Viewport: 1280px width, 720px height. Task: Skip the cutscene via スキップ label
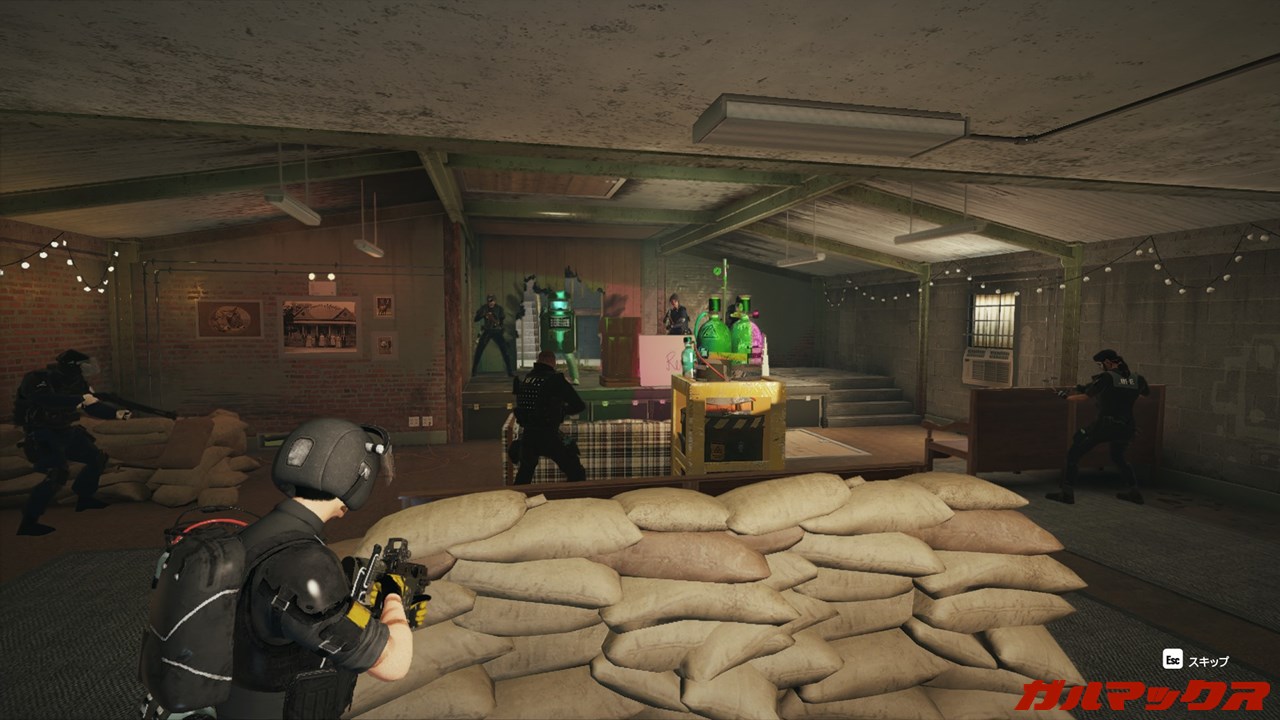tap(1208, 661)
